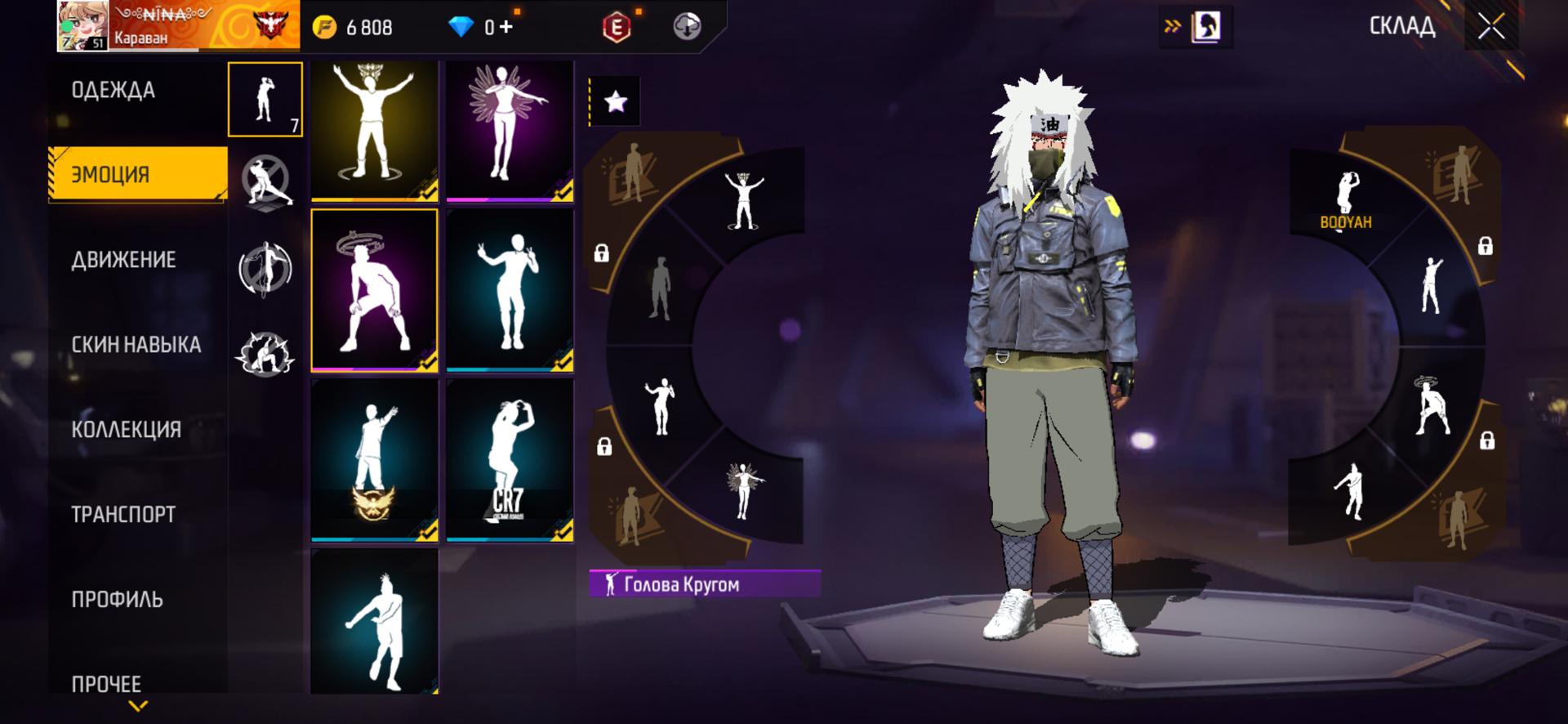1568x724 pixels.
Task: Switch to the ДВИЖЕНИЕ tab
Action: 123,260
